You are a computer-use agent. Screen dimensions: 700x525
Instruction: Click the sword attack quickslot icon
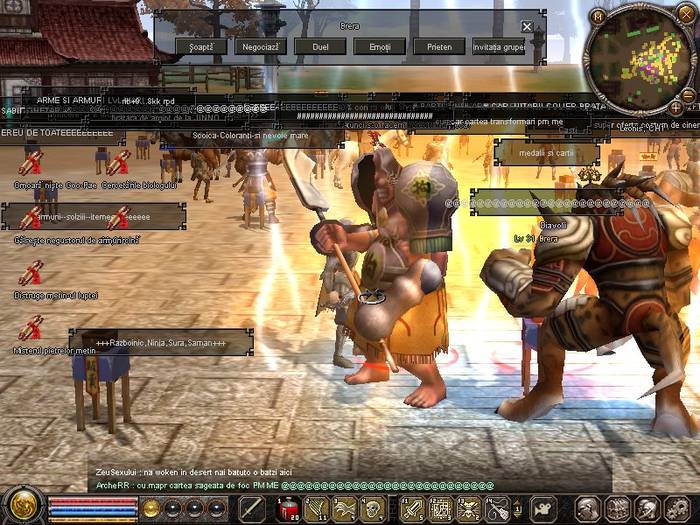(252, 508)
